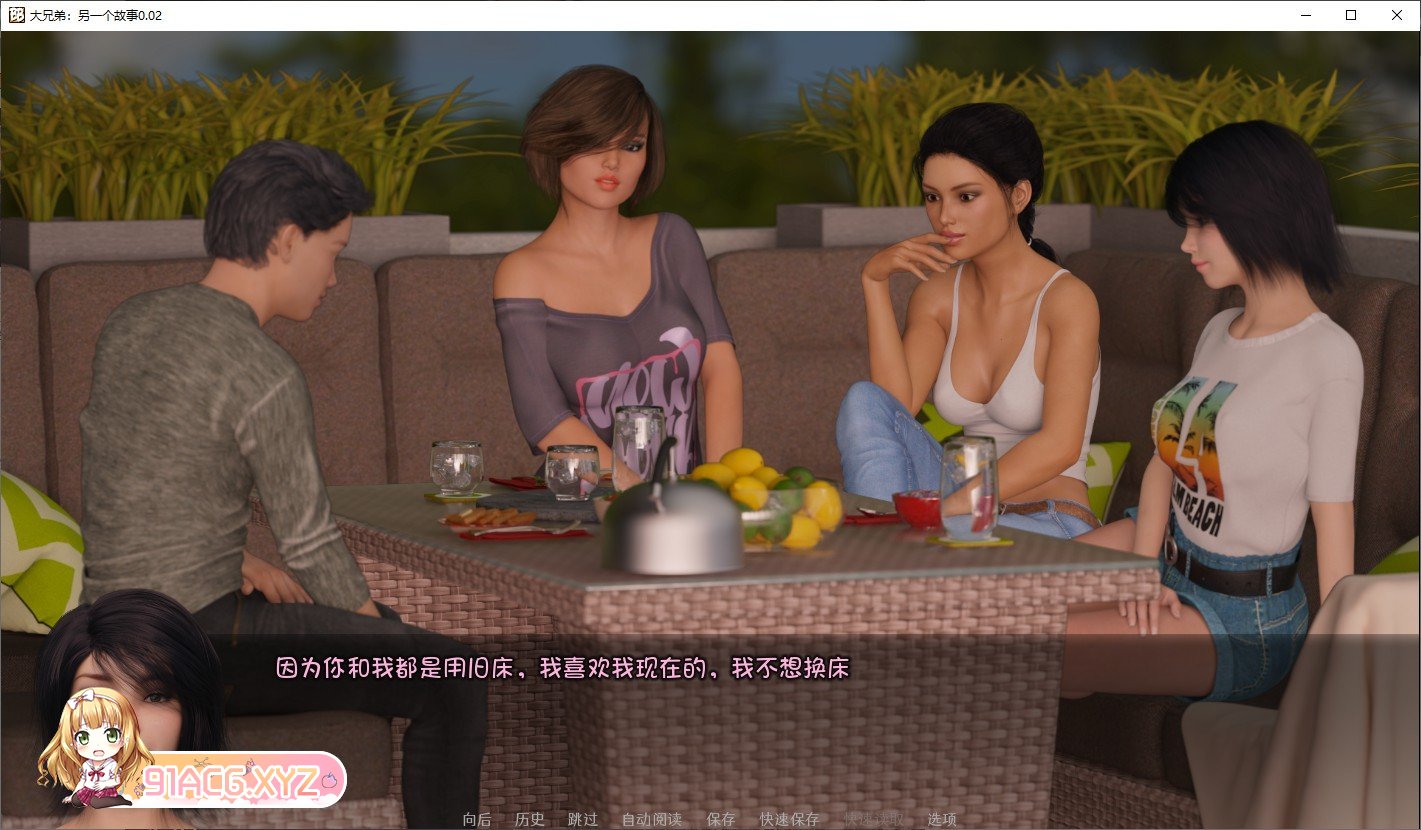Maximize the game window
Viewport: 1421px width, 830px height.
coord(1350,15)
